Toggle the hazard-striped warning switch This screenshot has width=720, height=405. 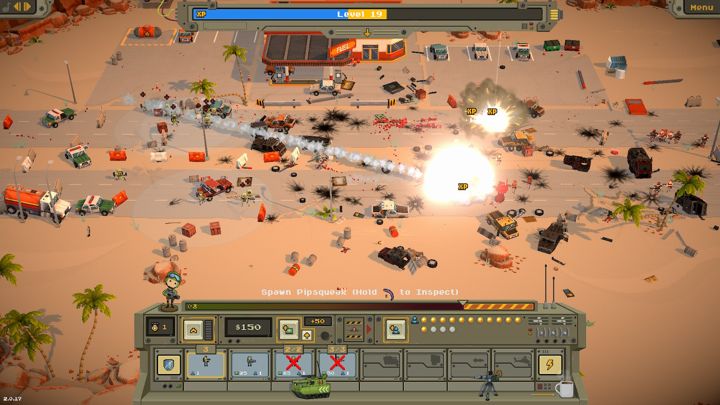pos(353,327)
